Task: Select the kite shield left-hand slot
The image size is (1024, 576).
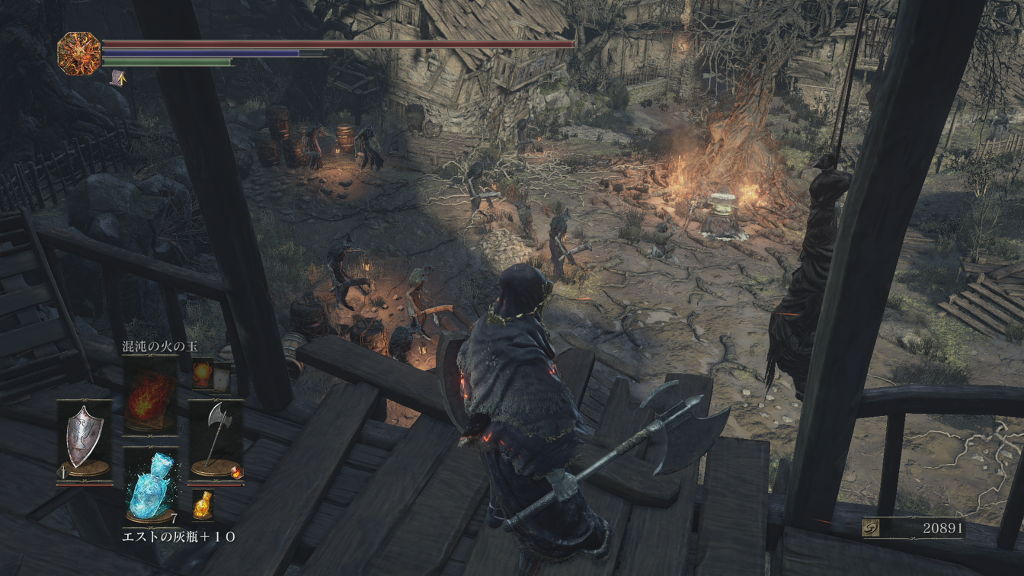Action: [84, 438]
